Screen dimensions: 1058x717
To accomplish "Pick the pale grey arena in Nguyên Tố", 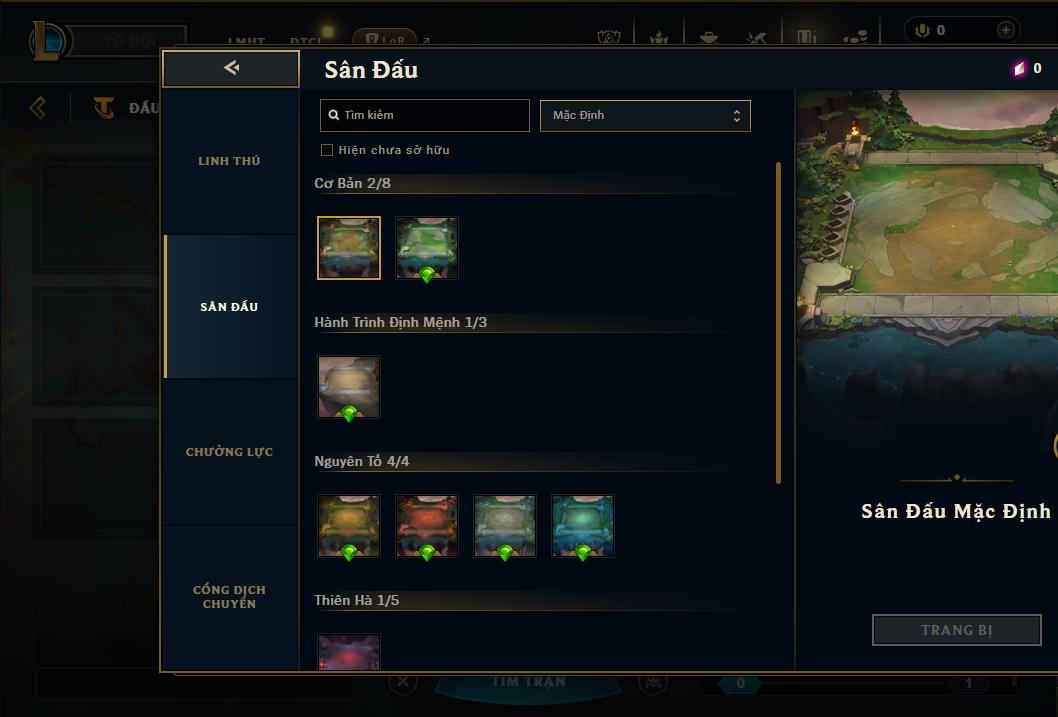I will tap(505, 526).
